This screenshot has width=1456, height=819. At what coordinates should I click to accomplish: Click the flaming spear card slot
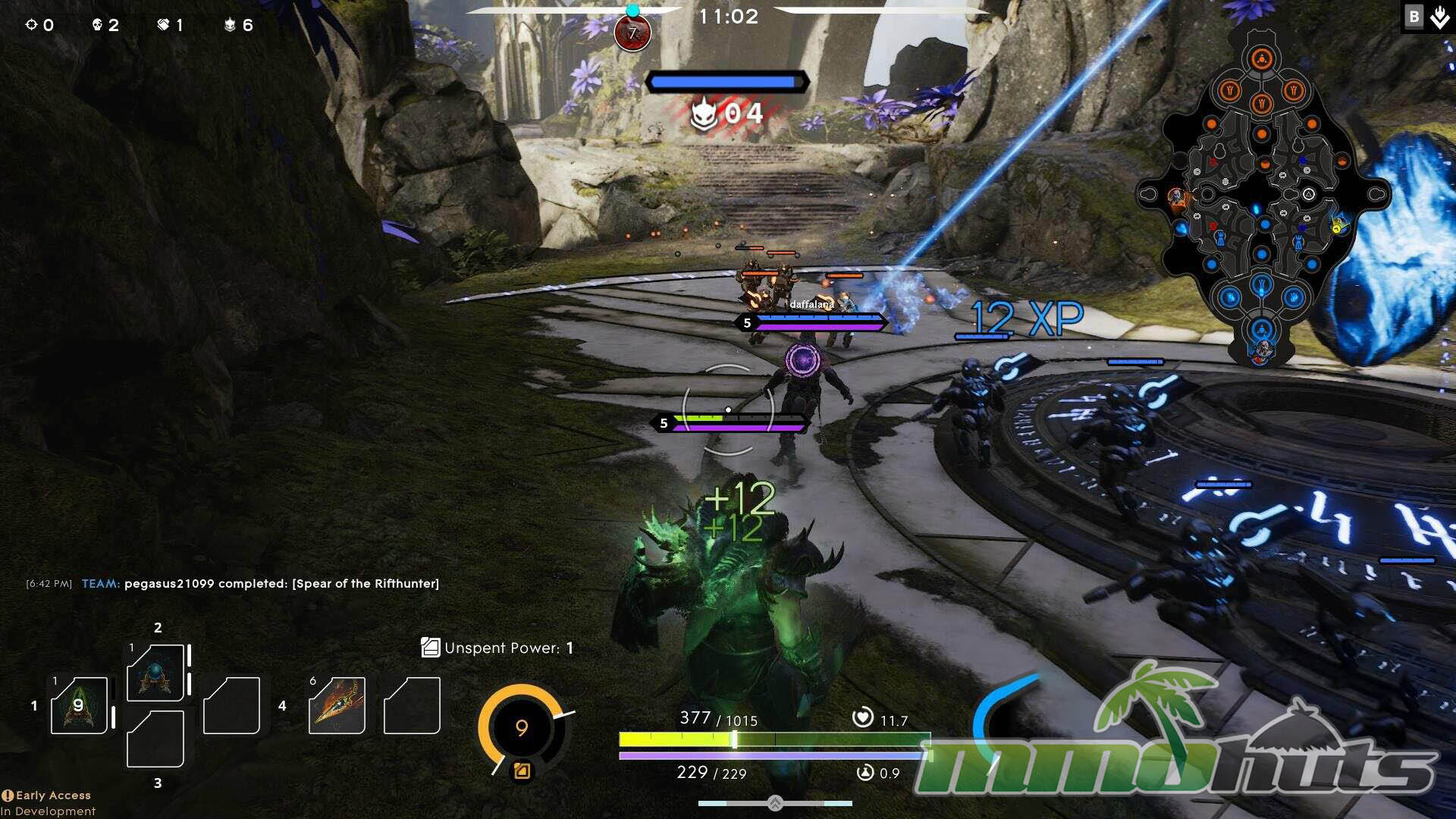click(337, 705)
